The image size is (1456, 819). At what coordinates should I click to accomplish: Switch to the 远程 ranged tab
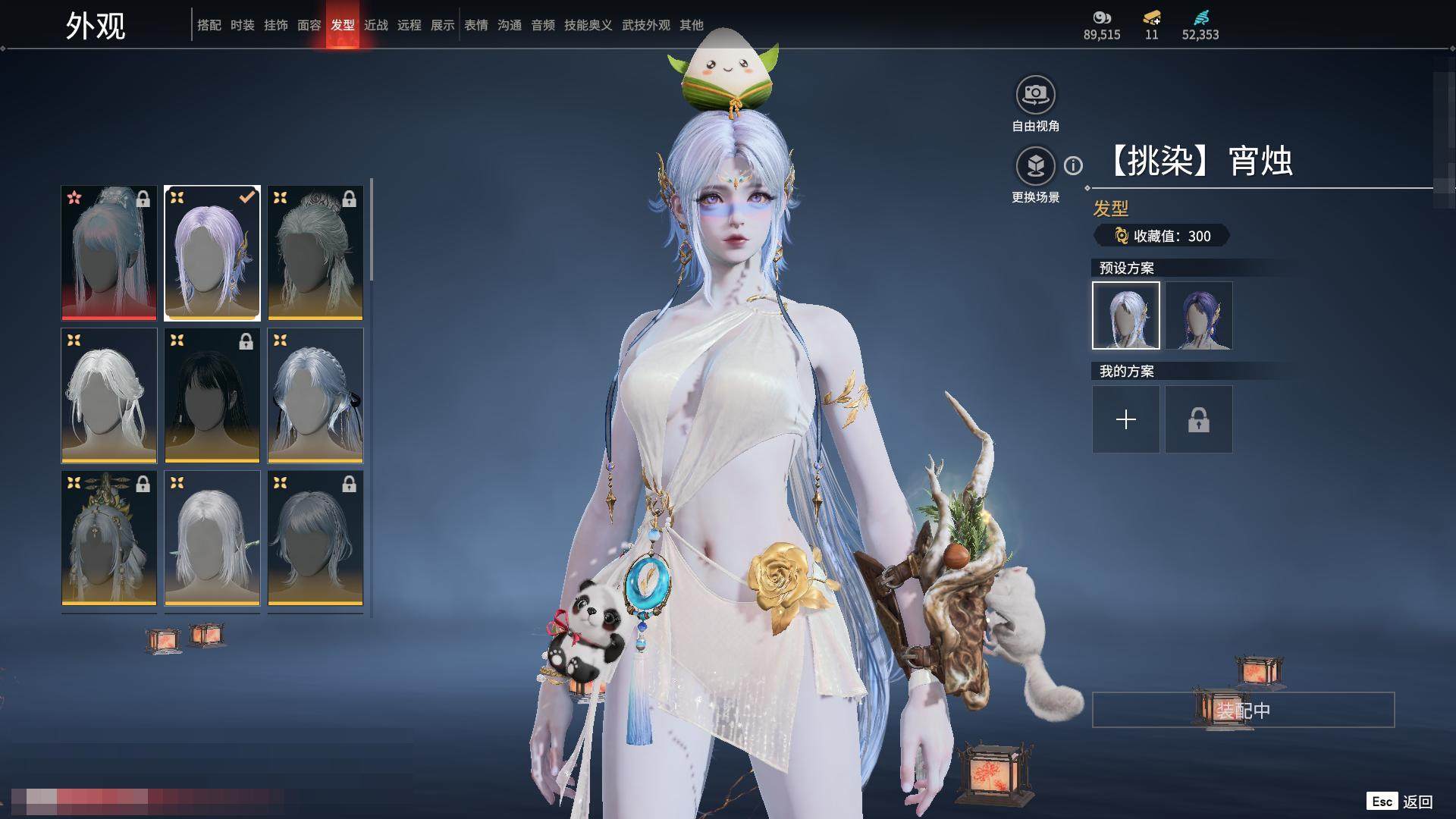[x=409, y=25]
